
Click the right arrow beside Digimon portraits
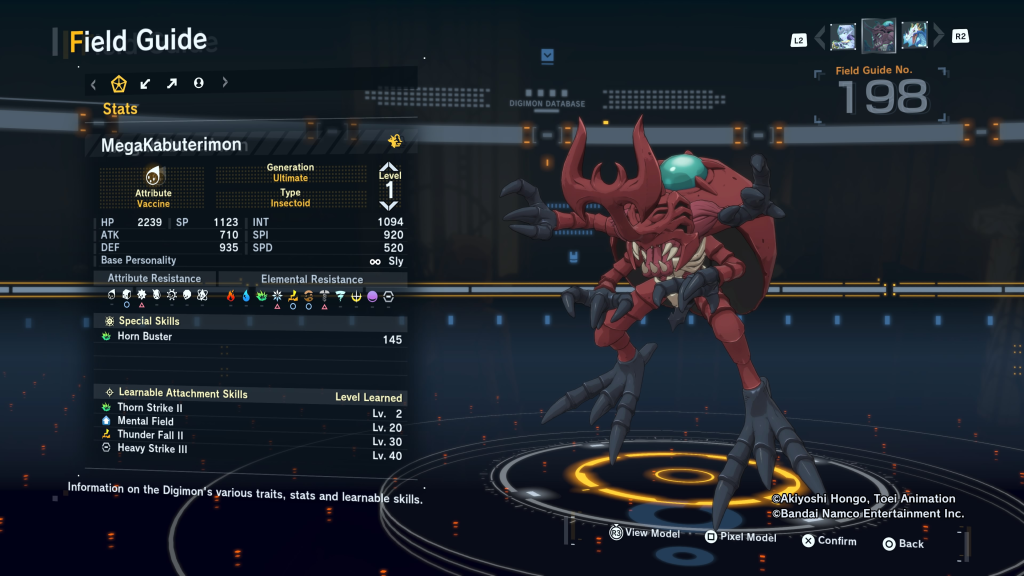pyautogui.click(x=938, y=38)
